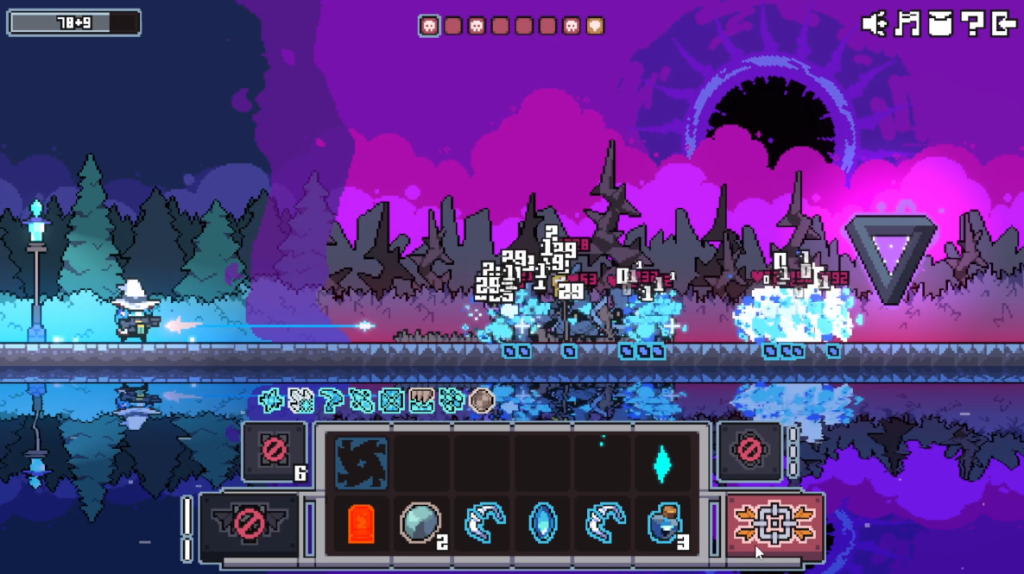Click the red merge arrows button
Image resolution: width=1024 pixels, height=574 pixels.
(775, 523)
